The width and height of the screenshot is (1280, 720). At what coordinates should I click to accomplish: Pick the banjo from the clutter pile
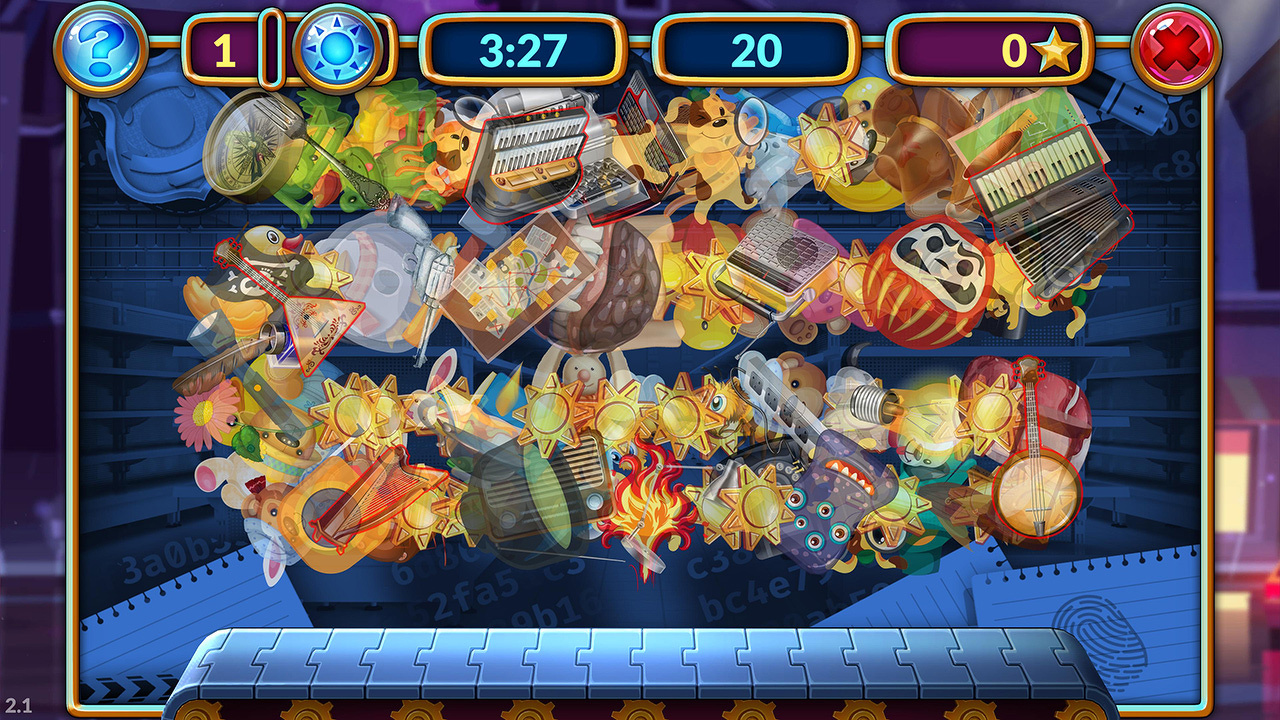(x=1035, y=490)
